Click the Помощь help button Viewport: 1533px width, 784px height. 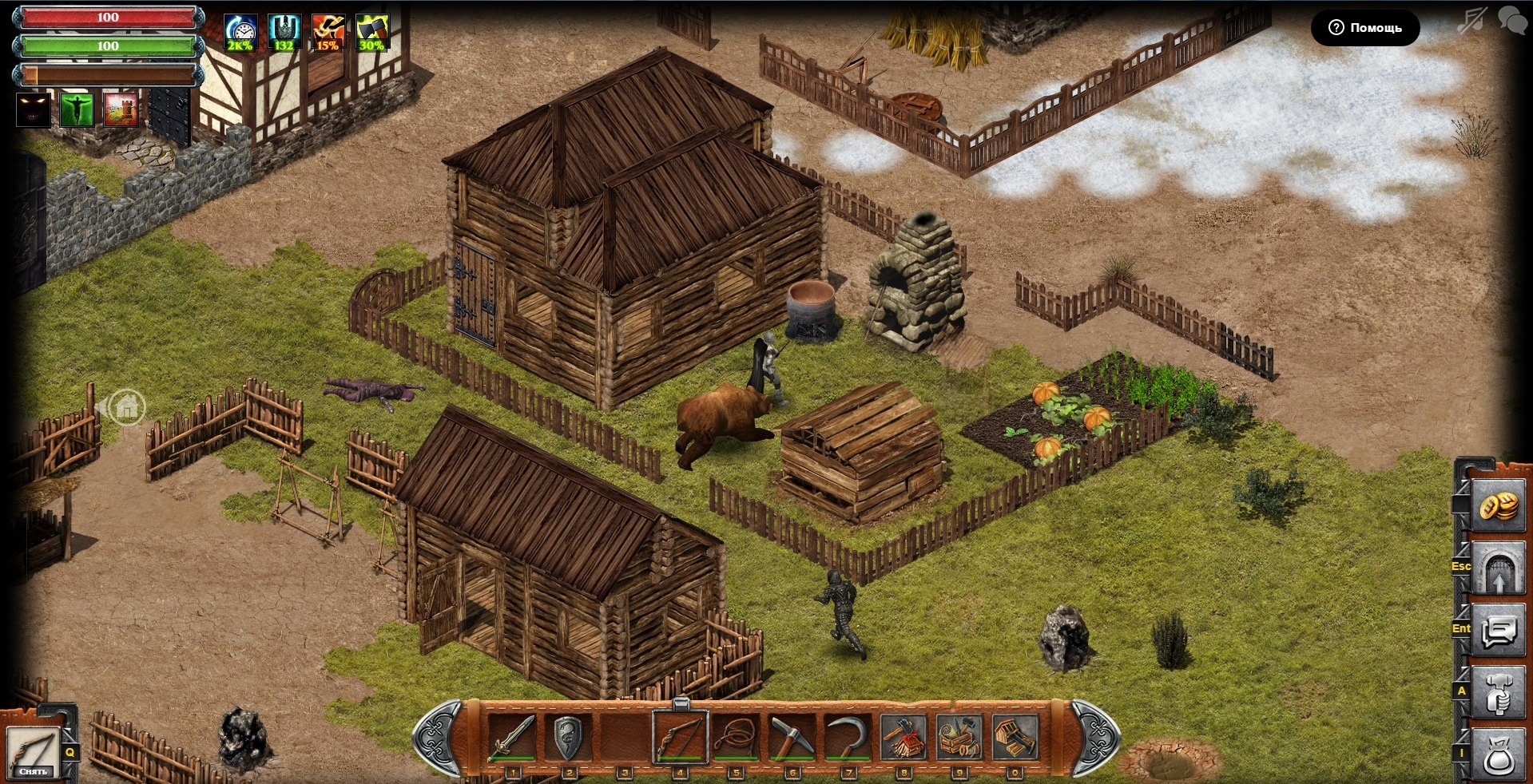(1365, 28)
